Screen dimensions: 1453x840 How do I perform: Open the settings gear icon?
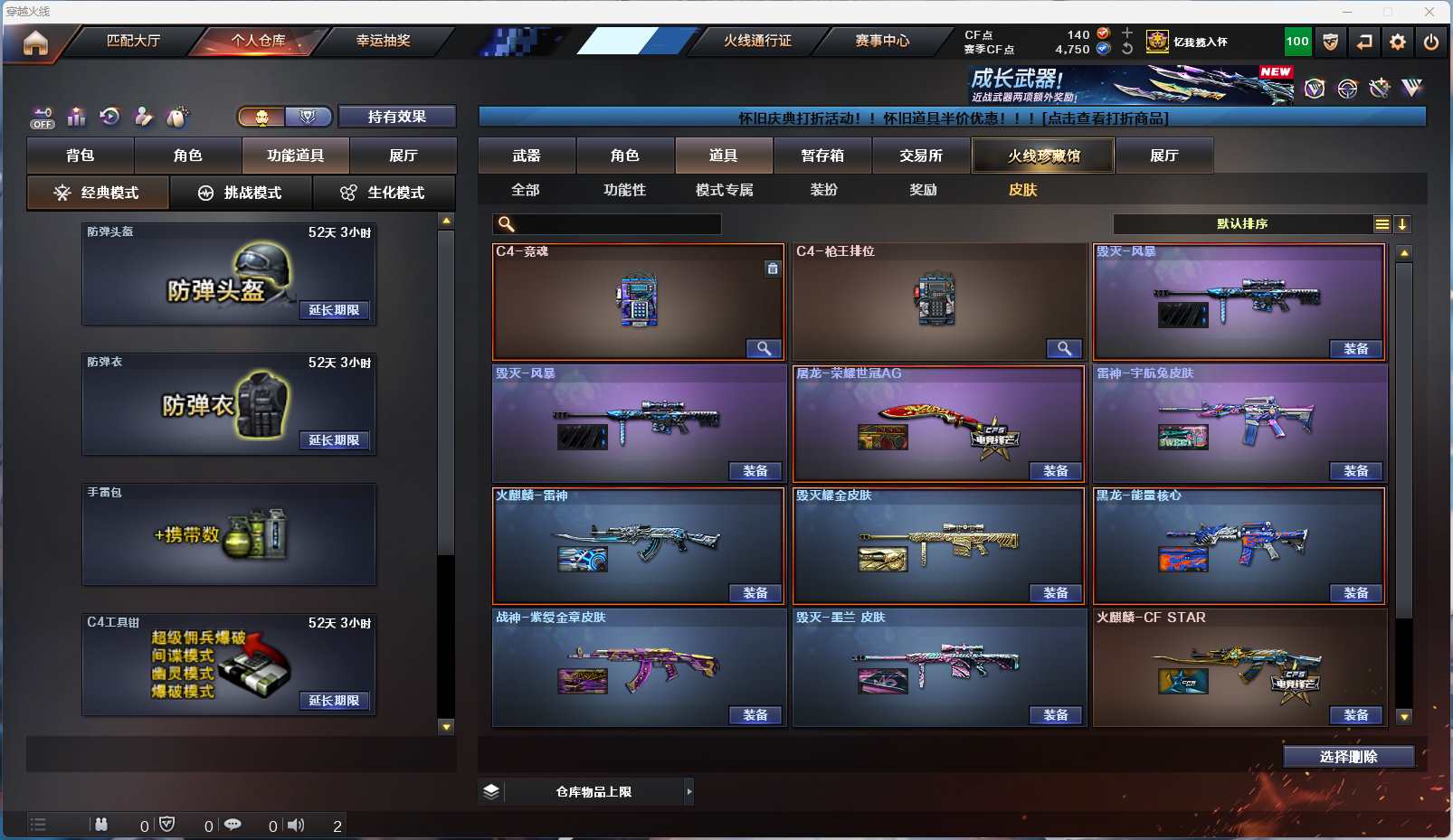(1397, 42)
